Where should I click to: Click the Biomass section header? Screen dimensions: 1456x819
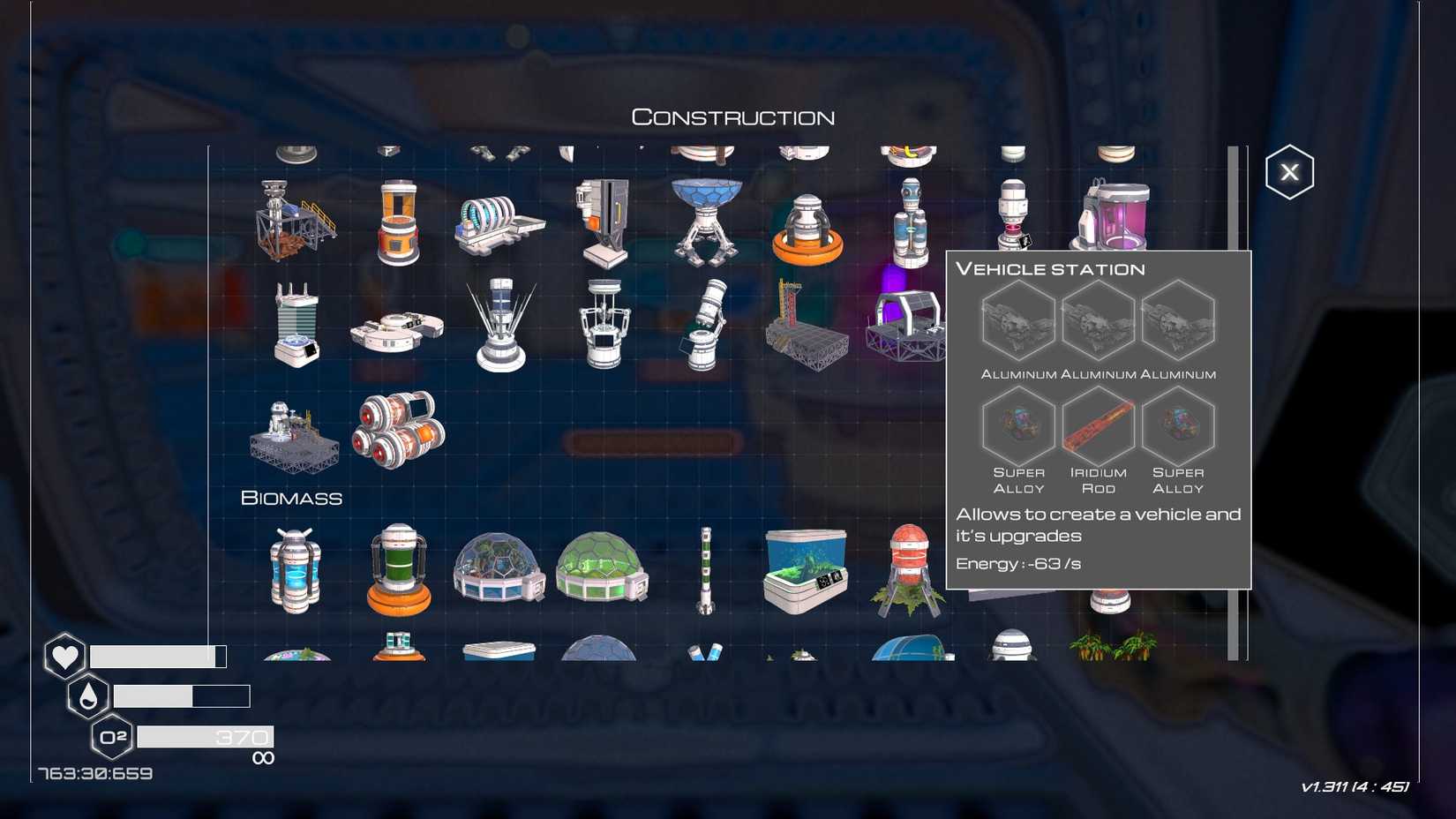tap(291, 498)
